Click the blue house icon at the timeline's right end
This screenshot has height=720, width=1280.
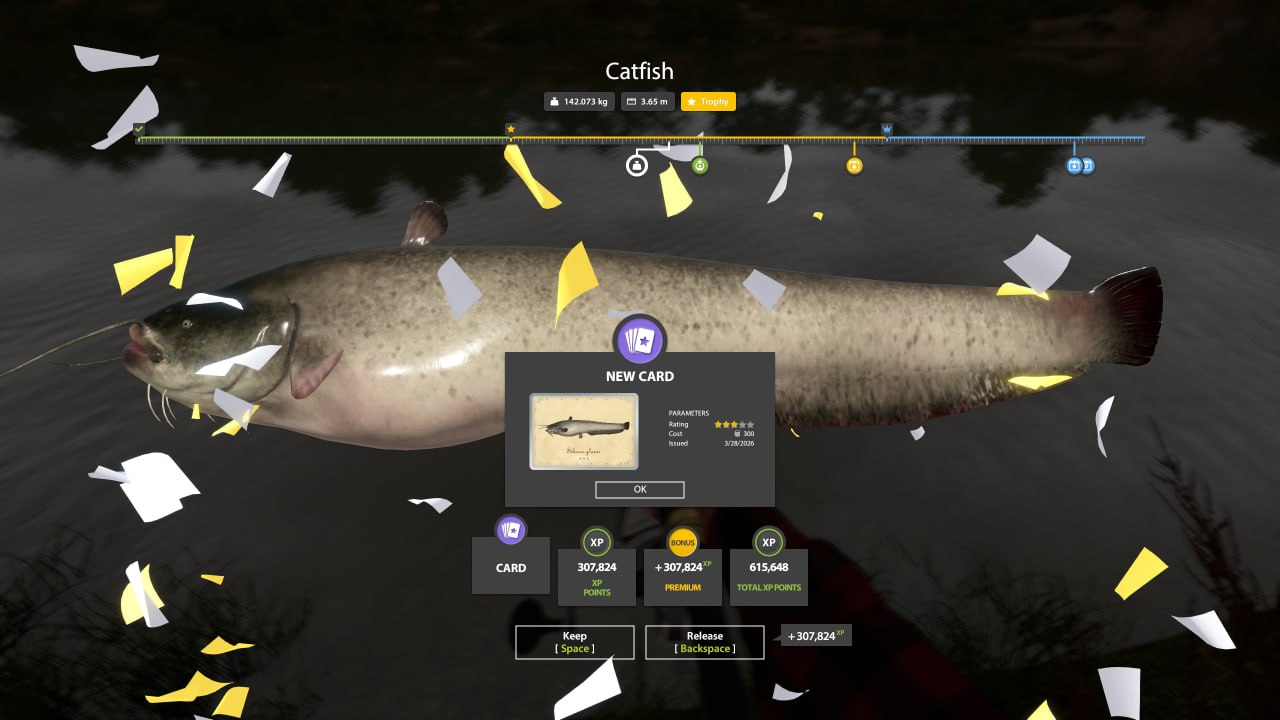pyautogui.click(x=1073, y=166)
